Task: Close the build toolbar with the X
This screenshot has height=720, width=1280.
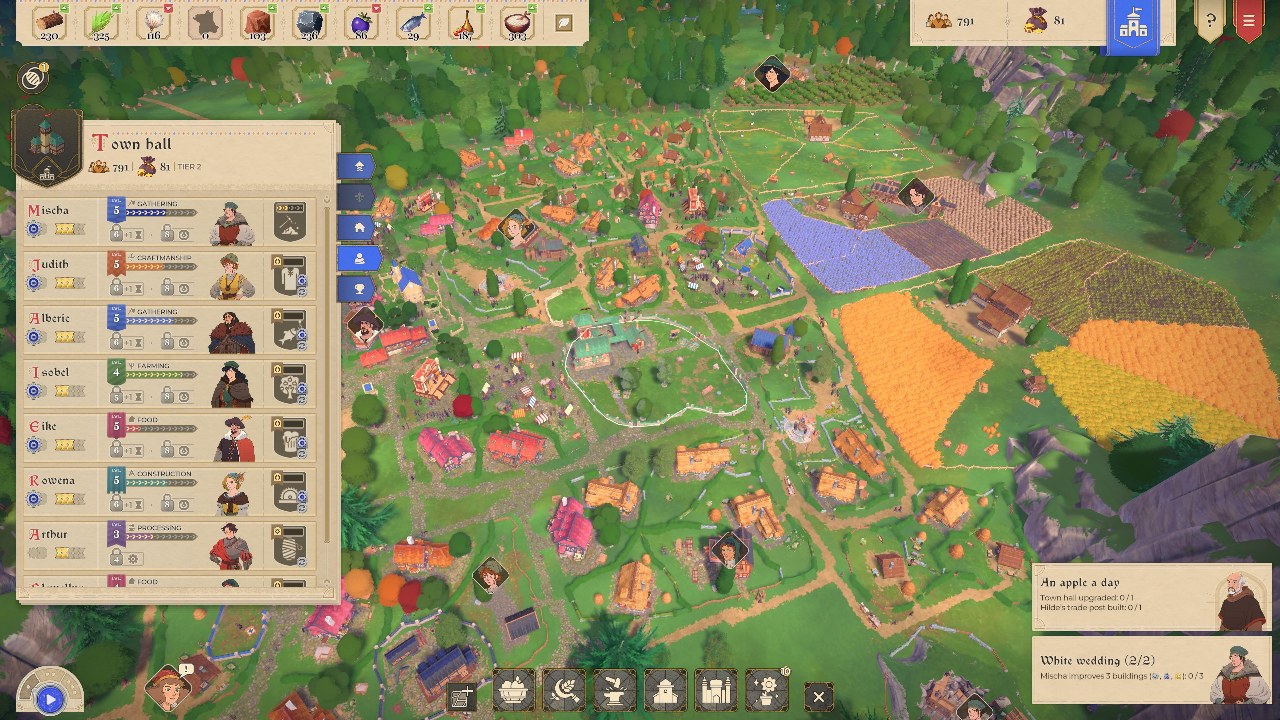Action: point(819,696)
